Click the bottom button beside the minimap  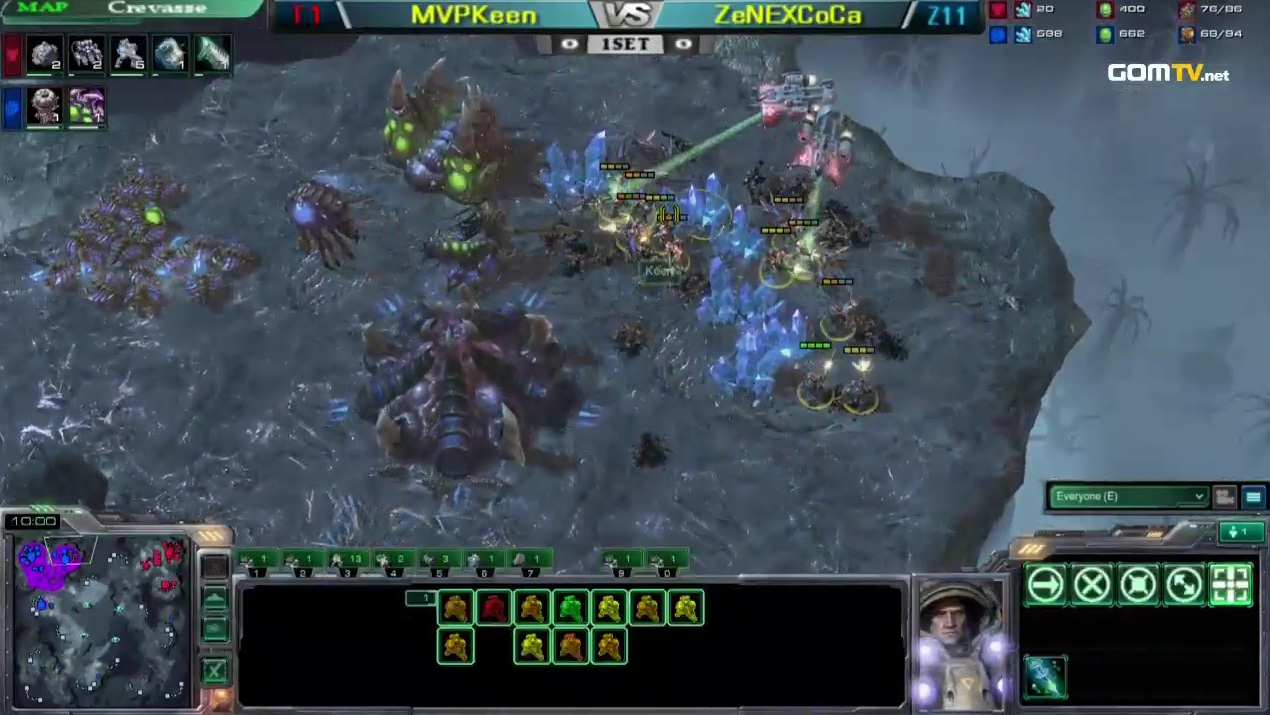tap(214, 670)
